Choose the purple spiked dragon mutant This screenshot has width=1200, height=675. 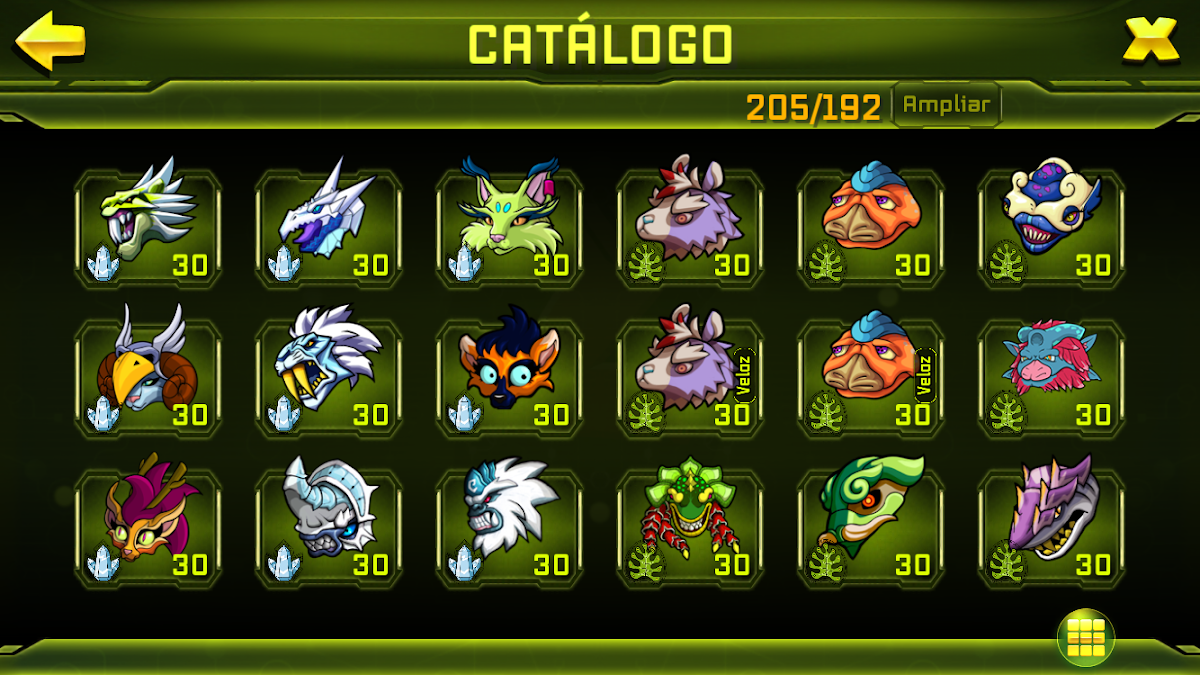[1052, 527]
